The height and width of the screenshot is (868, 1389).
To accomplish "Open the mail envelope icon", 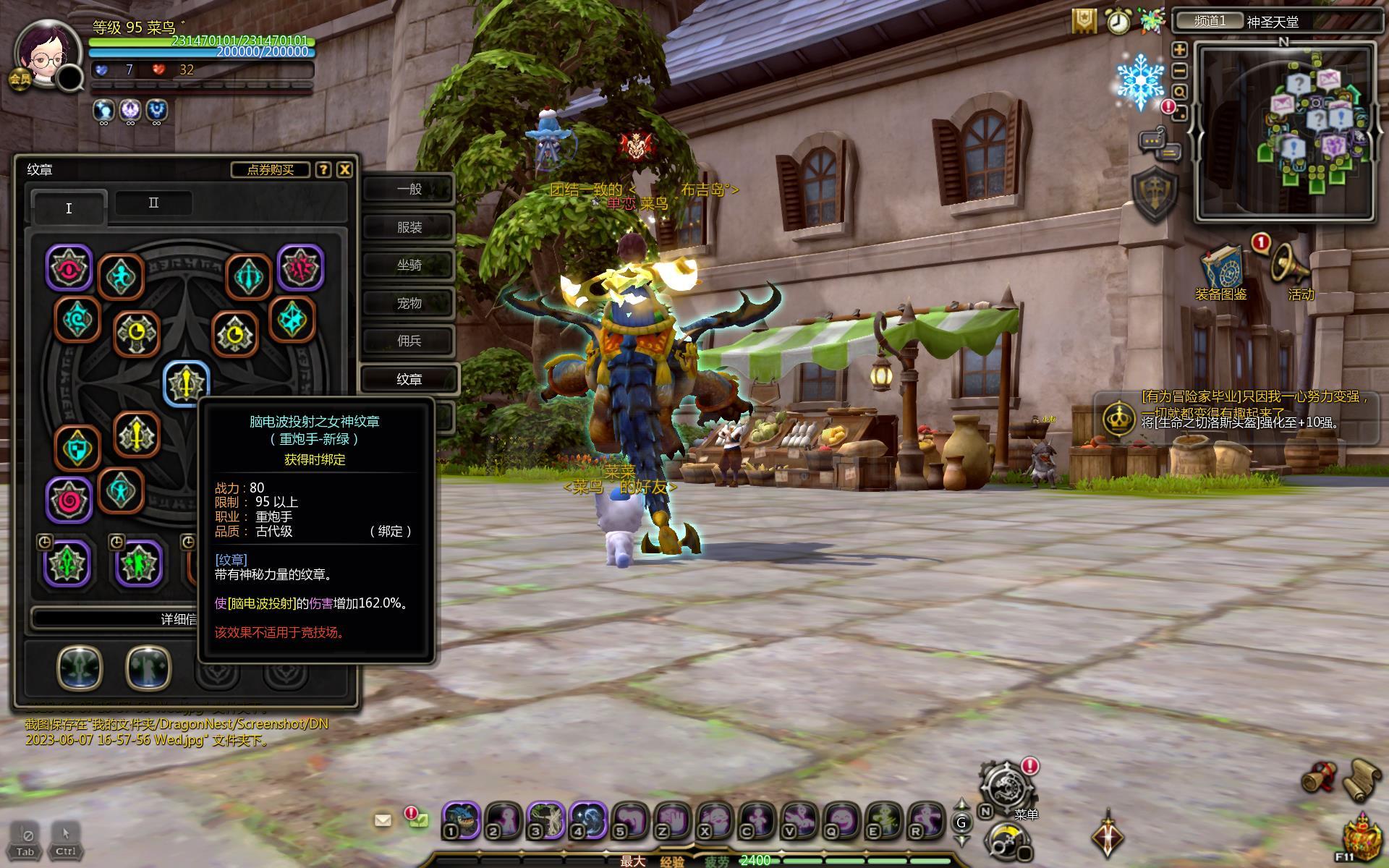I will (x=383, y=820).
